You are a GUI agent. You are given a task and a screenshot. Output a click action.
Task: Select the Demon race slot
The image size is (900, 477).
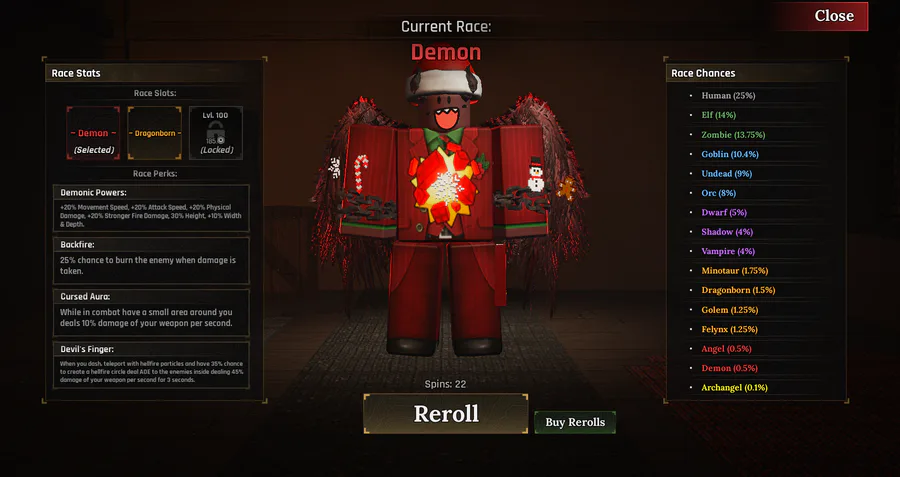tap(94, 133)
